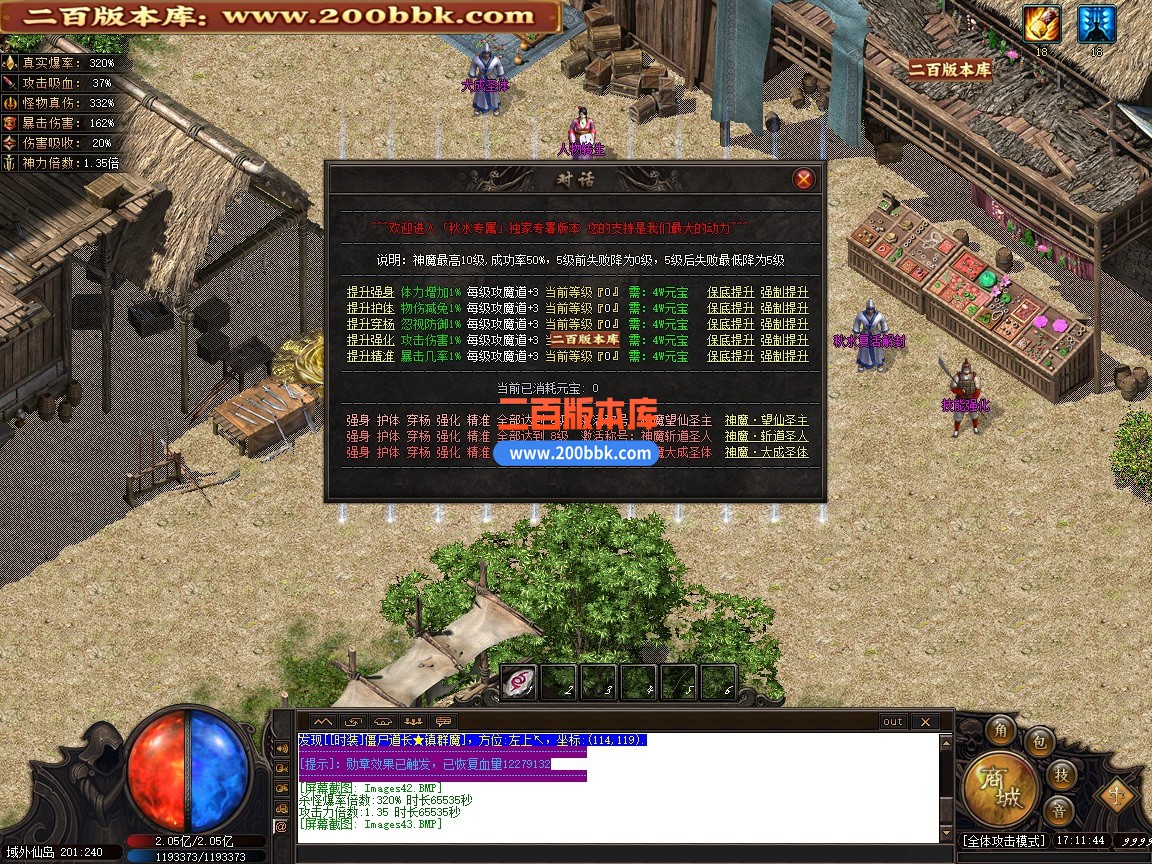1152x864 pixels.
Task: Open the 商城 shop button
Action: coord(1000,789)
